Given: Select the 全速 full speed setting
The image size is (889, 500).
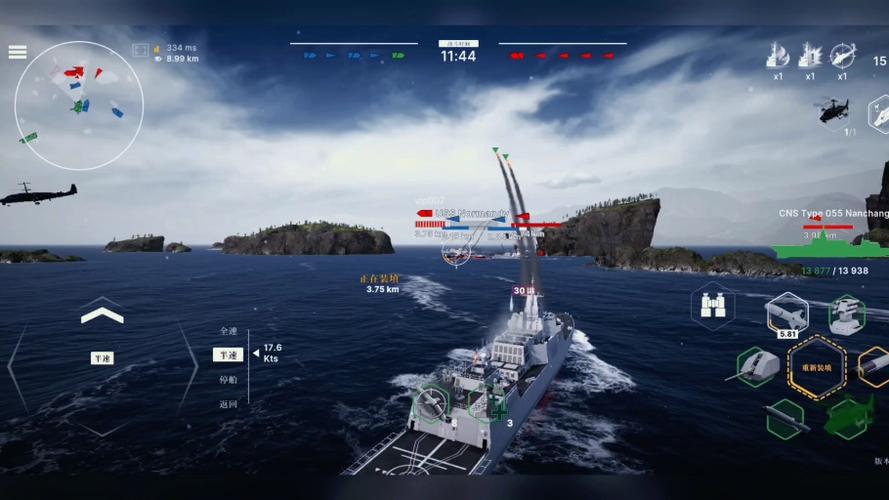Looking at the screenshot, I should pyautogui.click(x=228, y=331).
